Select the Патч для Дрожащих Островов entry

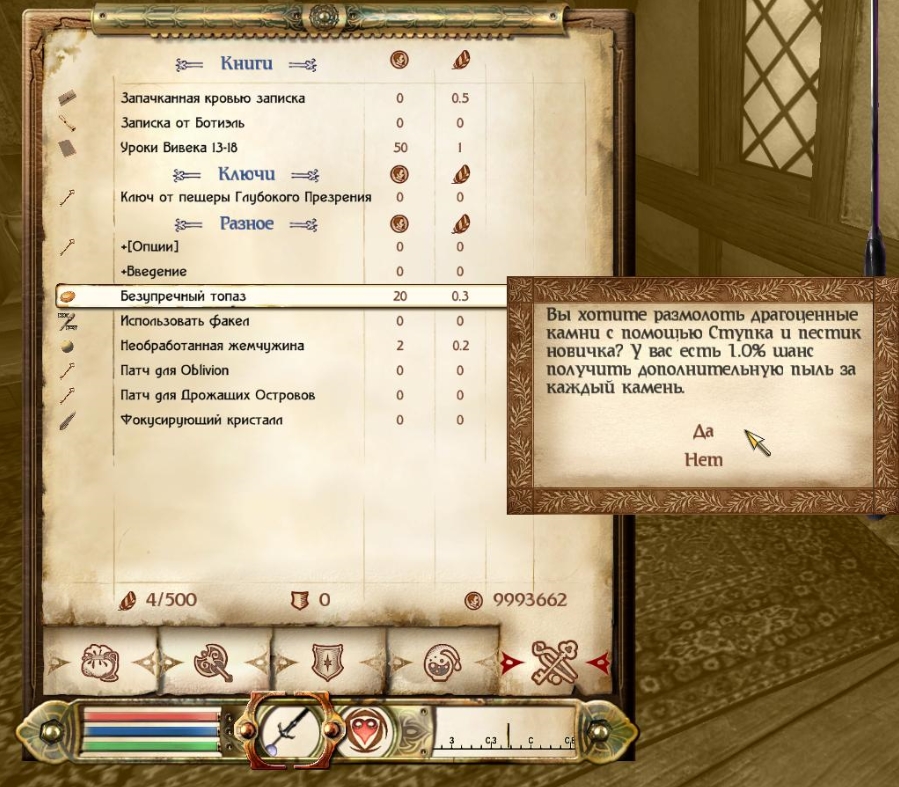click(x=217, y=396)
